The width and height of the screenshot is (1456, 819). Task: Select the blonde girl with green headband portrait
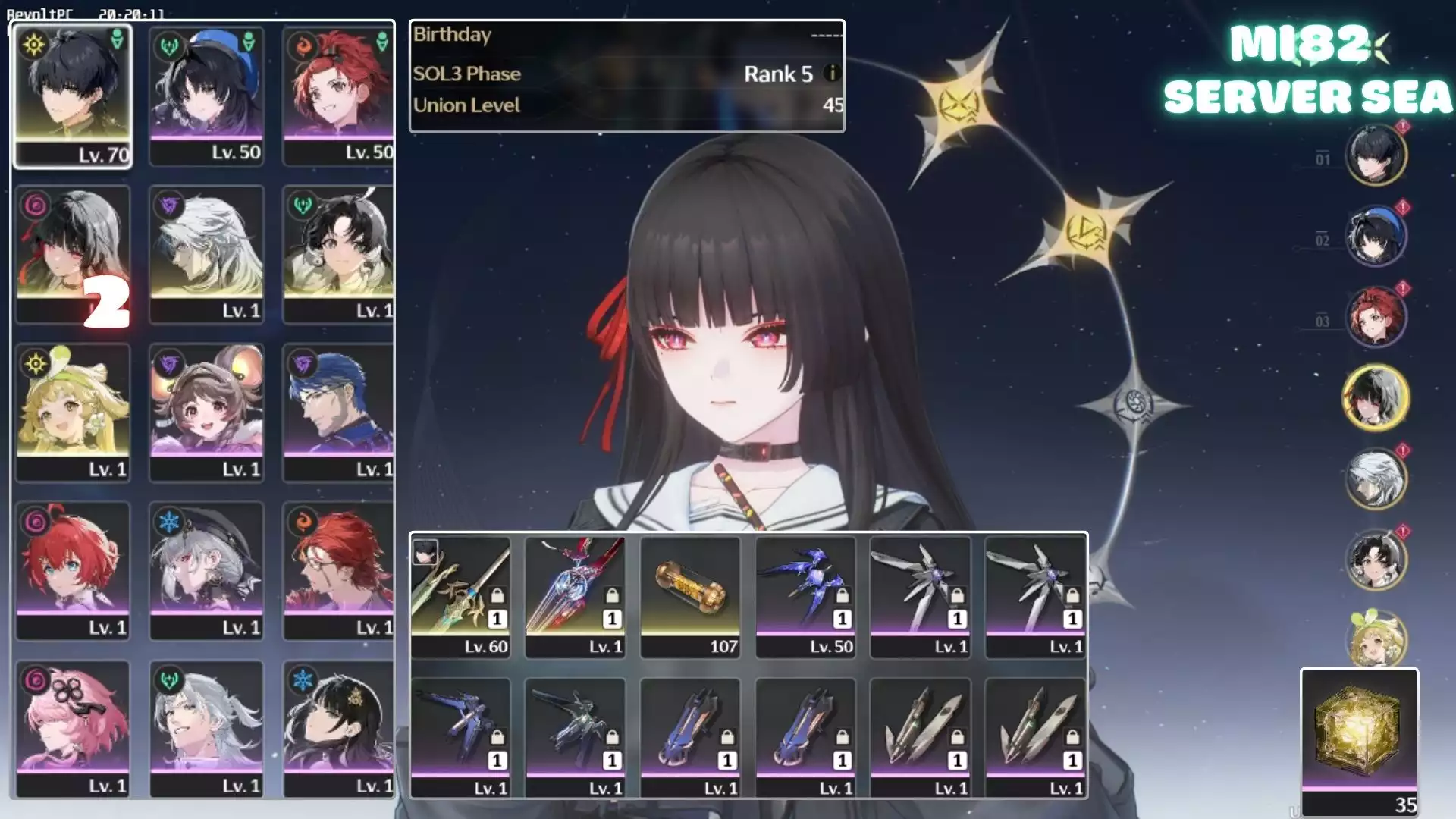[x=73, y=411]
